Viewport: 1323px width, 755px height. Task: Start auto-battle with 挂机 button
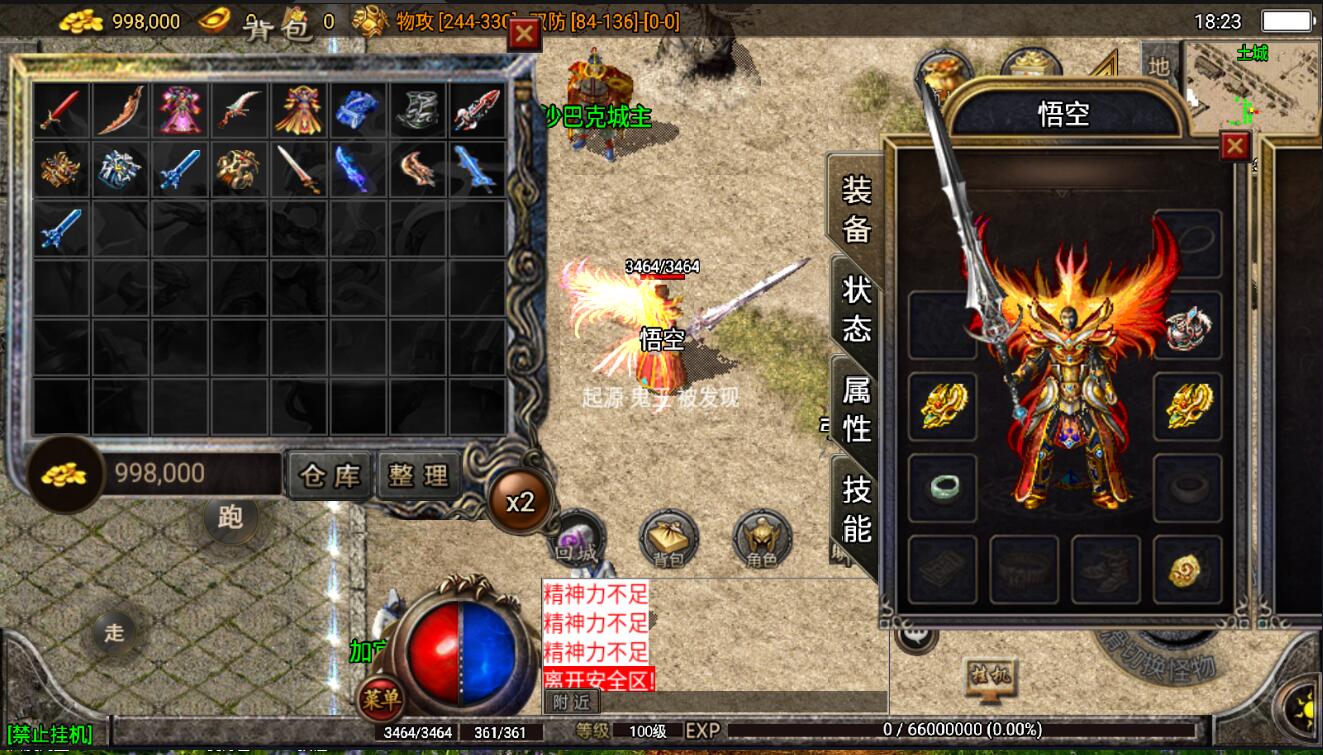(989, 677)
